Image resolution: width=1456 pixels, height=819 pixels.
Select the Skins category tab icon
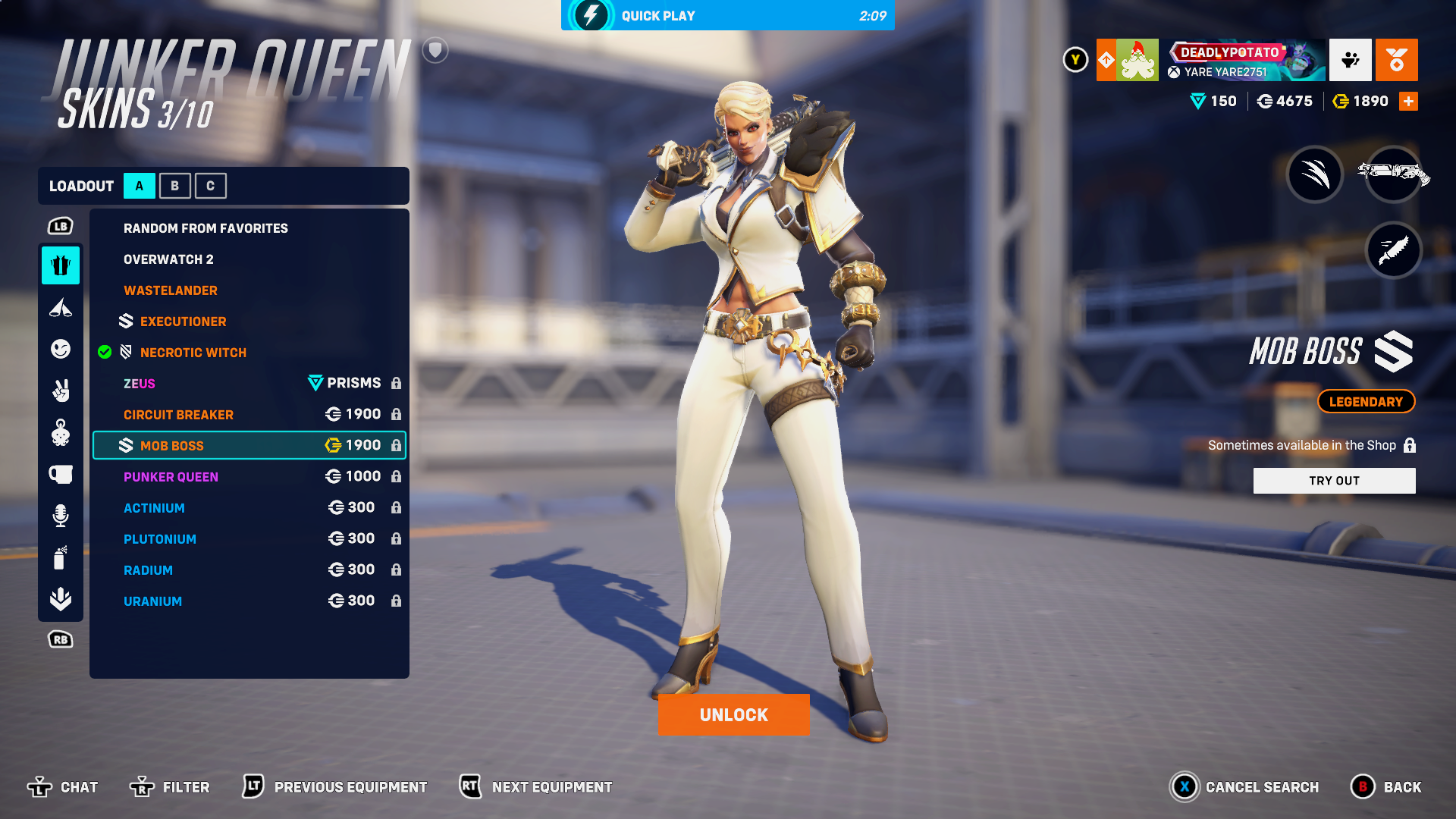pos(61,265)
